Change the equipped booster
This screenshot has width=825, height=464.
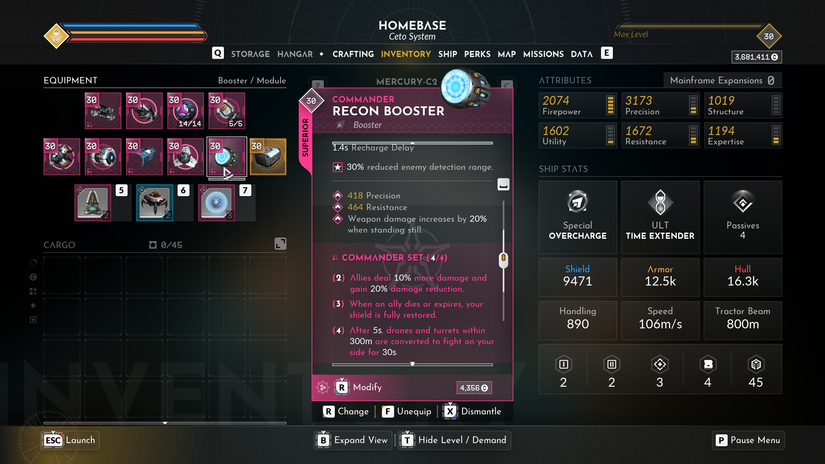(x=346, y=411)
